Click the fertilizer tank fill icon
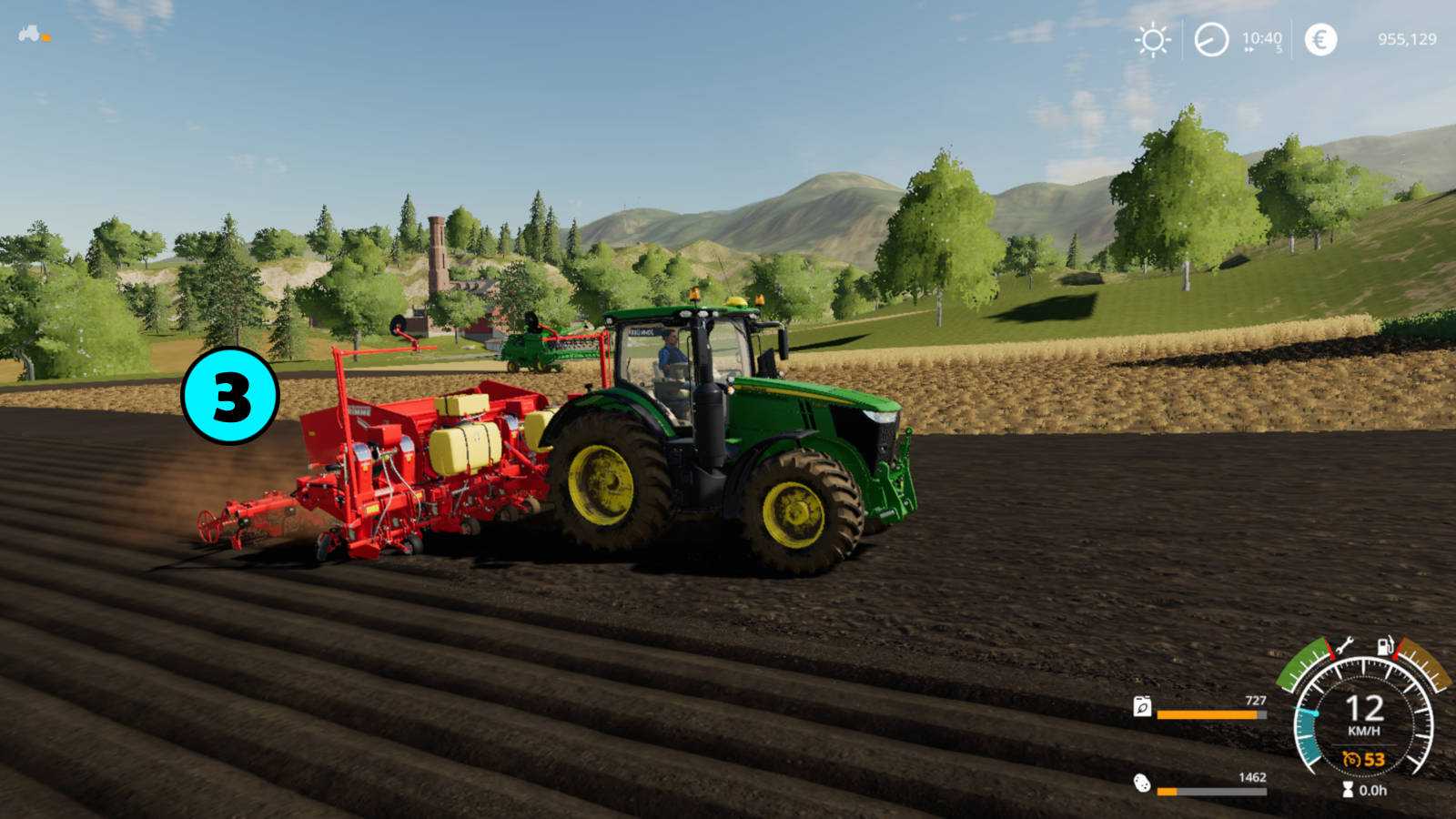 (1142, 707)
